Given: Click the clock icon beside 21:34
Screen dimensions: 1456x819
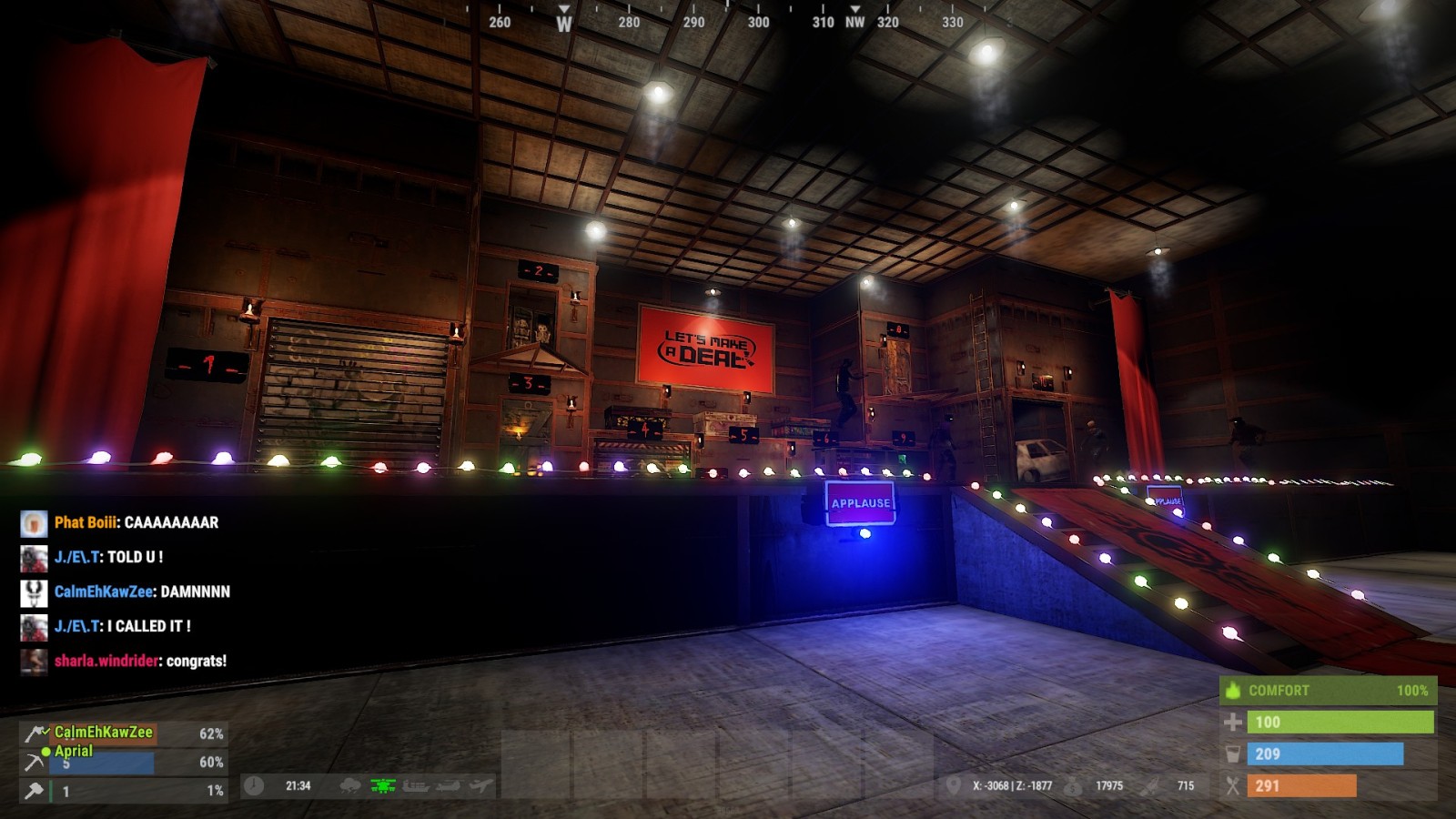Looking at the screenshot, I should coord(254,785).
